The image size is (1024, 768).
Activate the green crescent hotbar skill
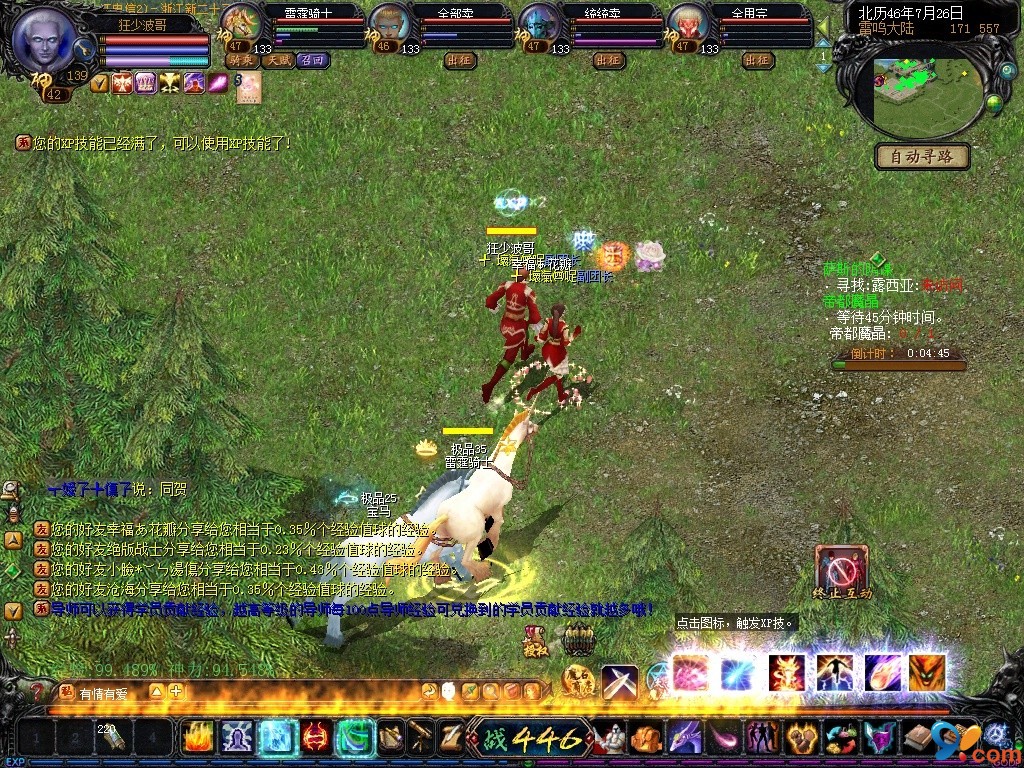click(x=355, y=738)
